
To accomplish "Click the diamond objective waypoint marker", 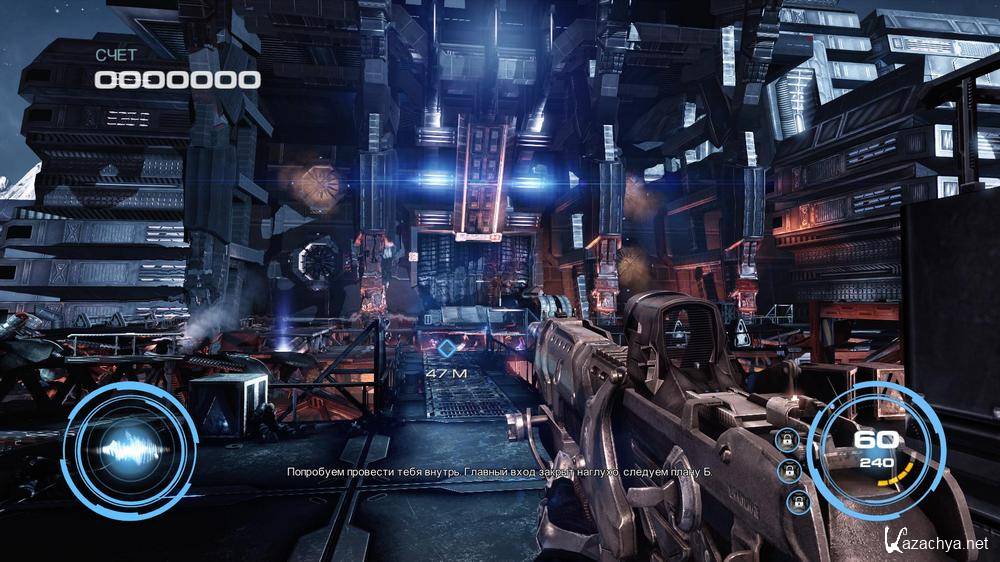I will [x=445, y=349].
